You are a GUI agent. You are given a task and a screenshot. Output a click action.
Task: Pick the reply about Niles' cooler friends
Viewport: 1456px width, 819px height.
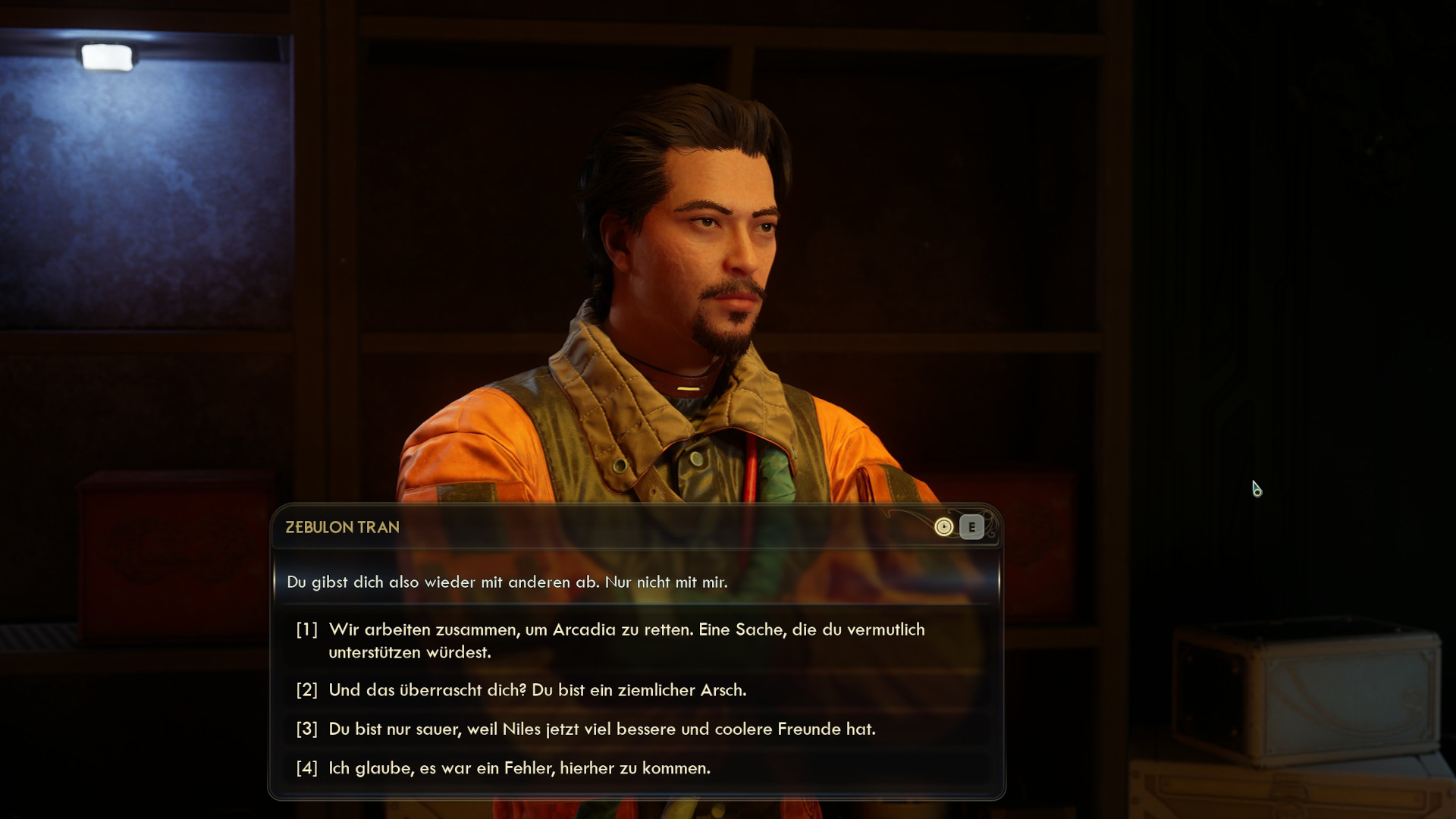coord(601,729)
